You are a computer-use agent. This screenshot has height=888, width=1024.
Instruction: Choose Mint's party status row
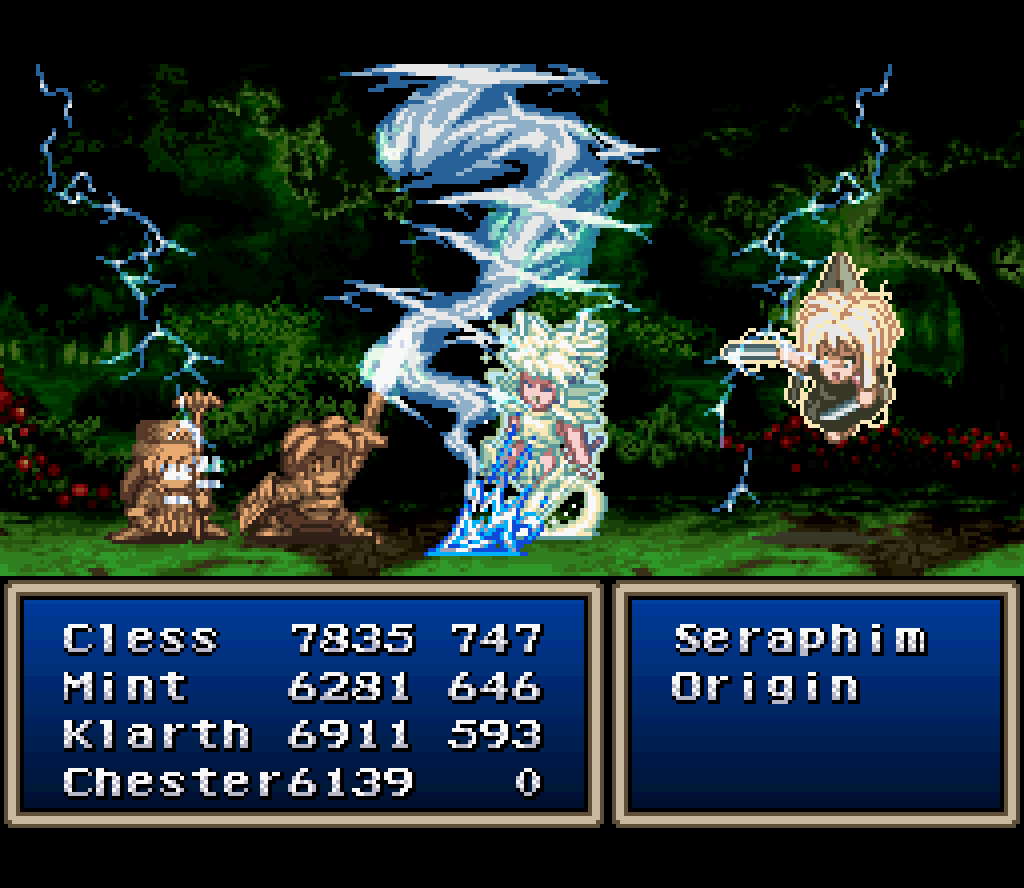tap(126, 686)
